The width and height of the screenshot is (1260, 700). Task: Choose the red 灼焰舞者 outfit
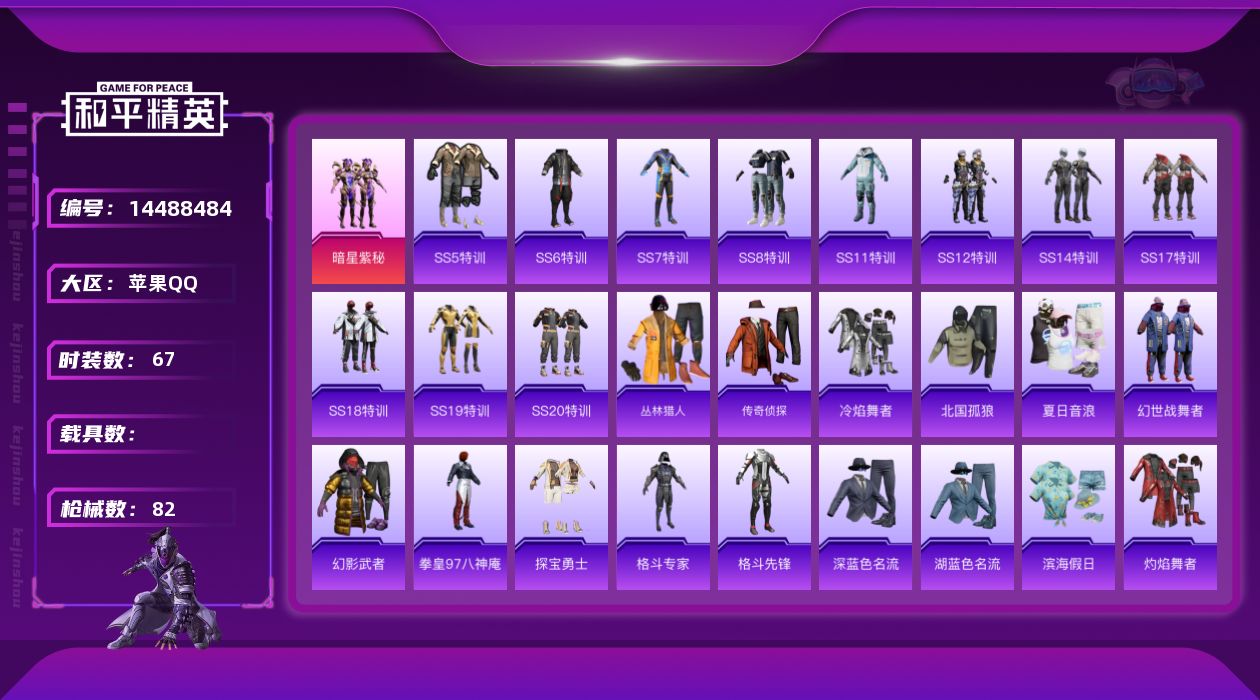[x=1170, y=516]
